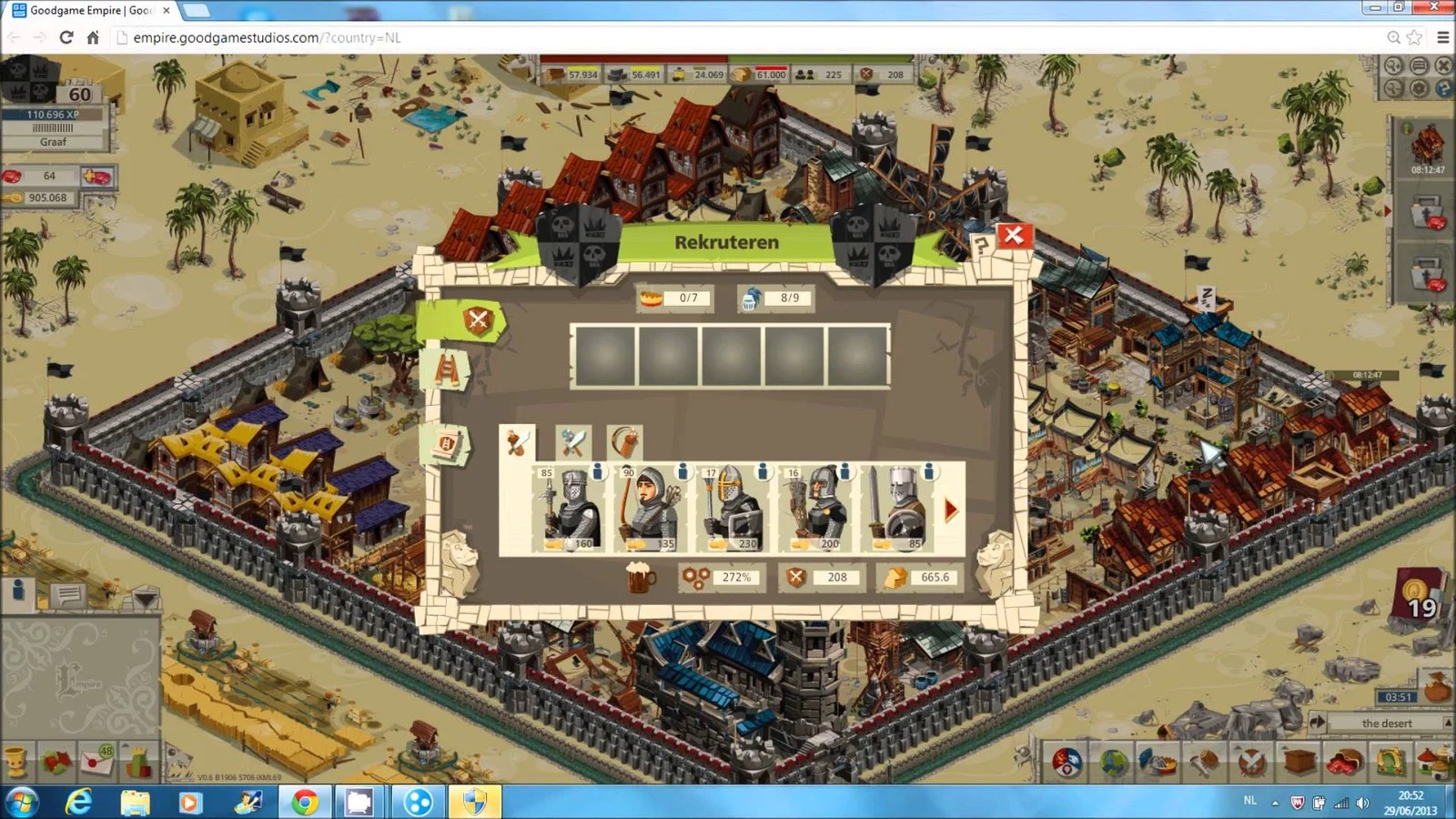Screen dimensions: 1456x819
Task: Open info on the 230-coin shield soldier
Action: tap(763, 472)
